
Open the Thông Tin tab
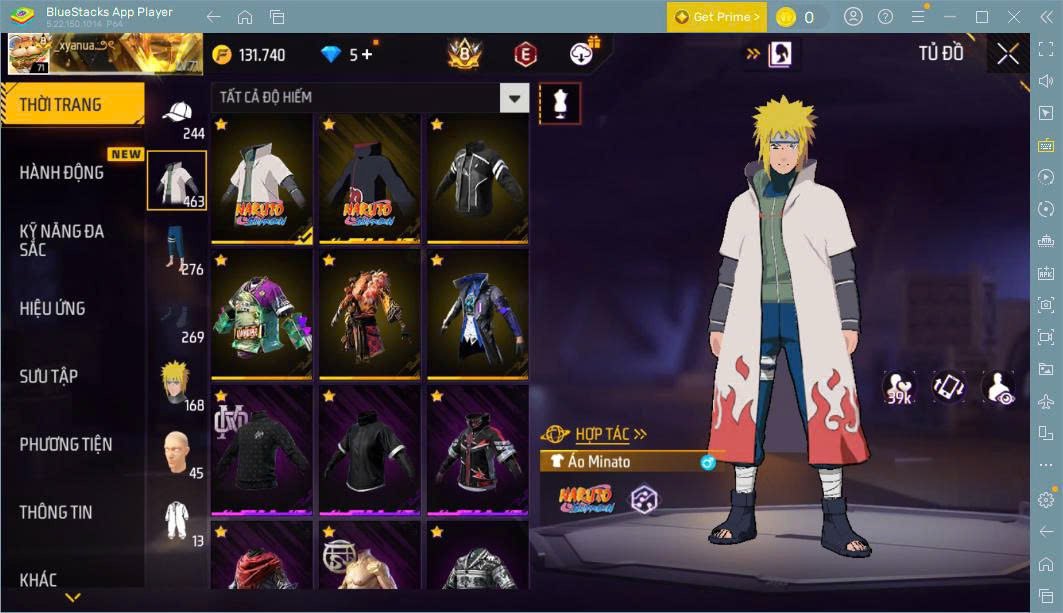[56, 513]
